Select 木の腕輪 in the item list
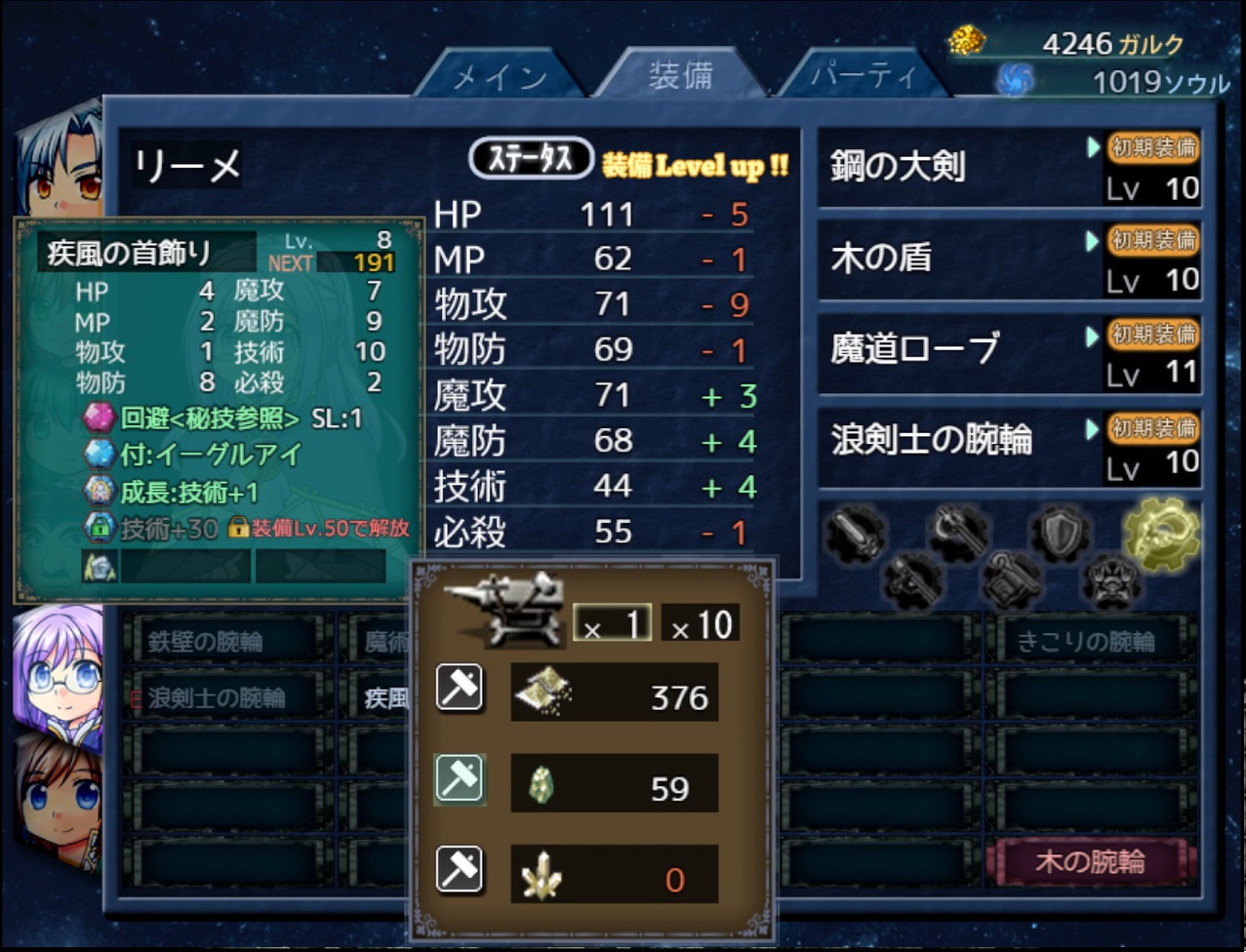Screen dimensions: 1246x952 tap(1091, 862)
